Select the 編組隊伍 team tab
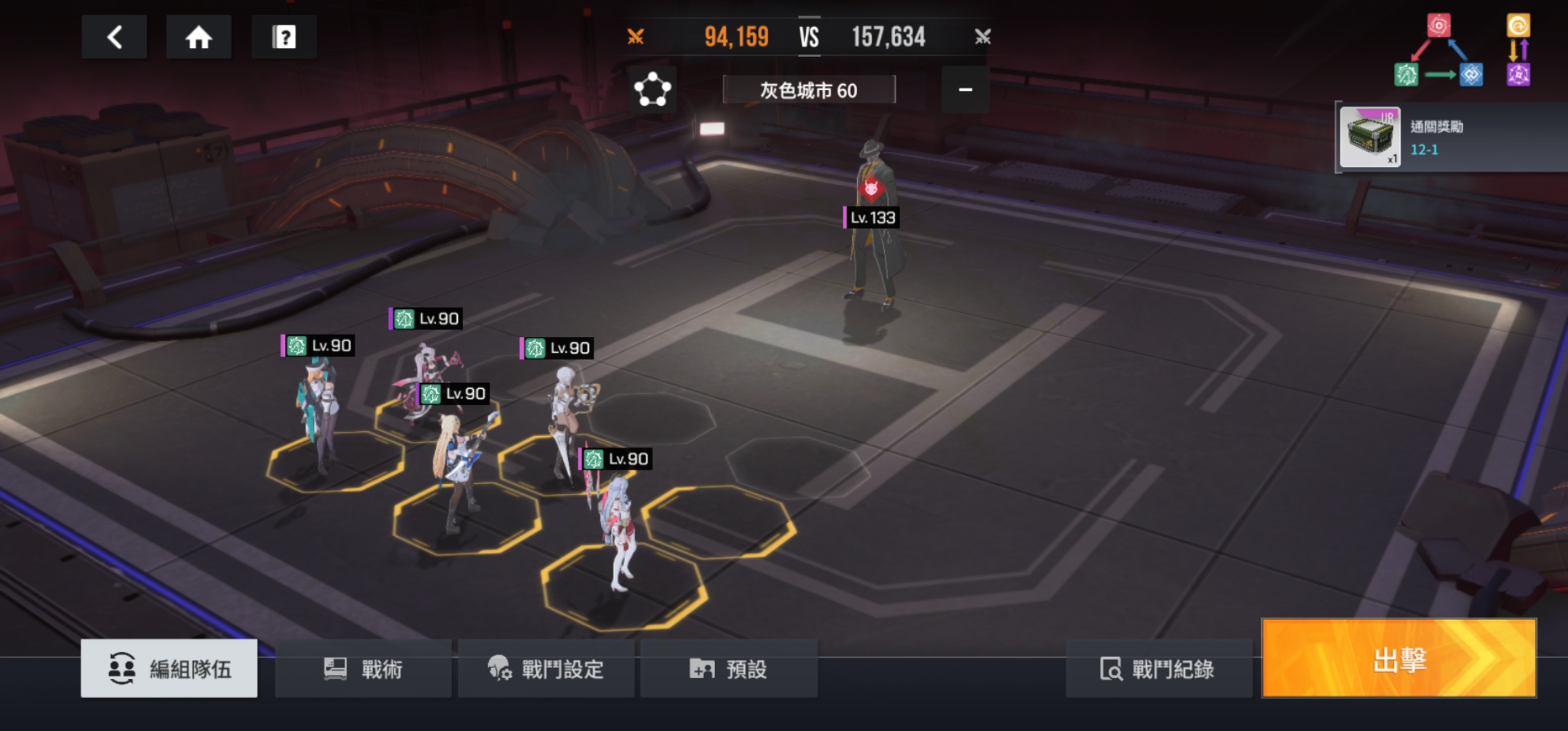Image resolution: width=1568 pixels, height=731 pixels. pos(169,669)
